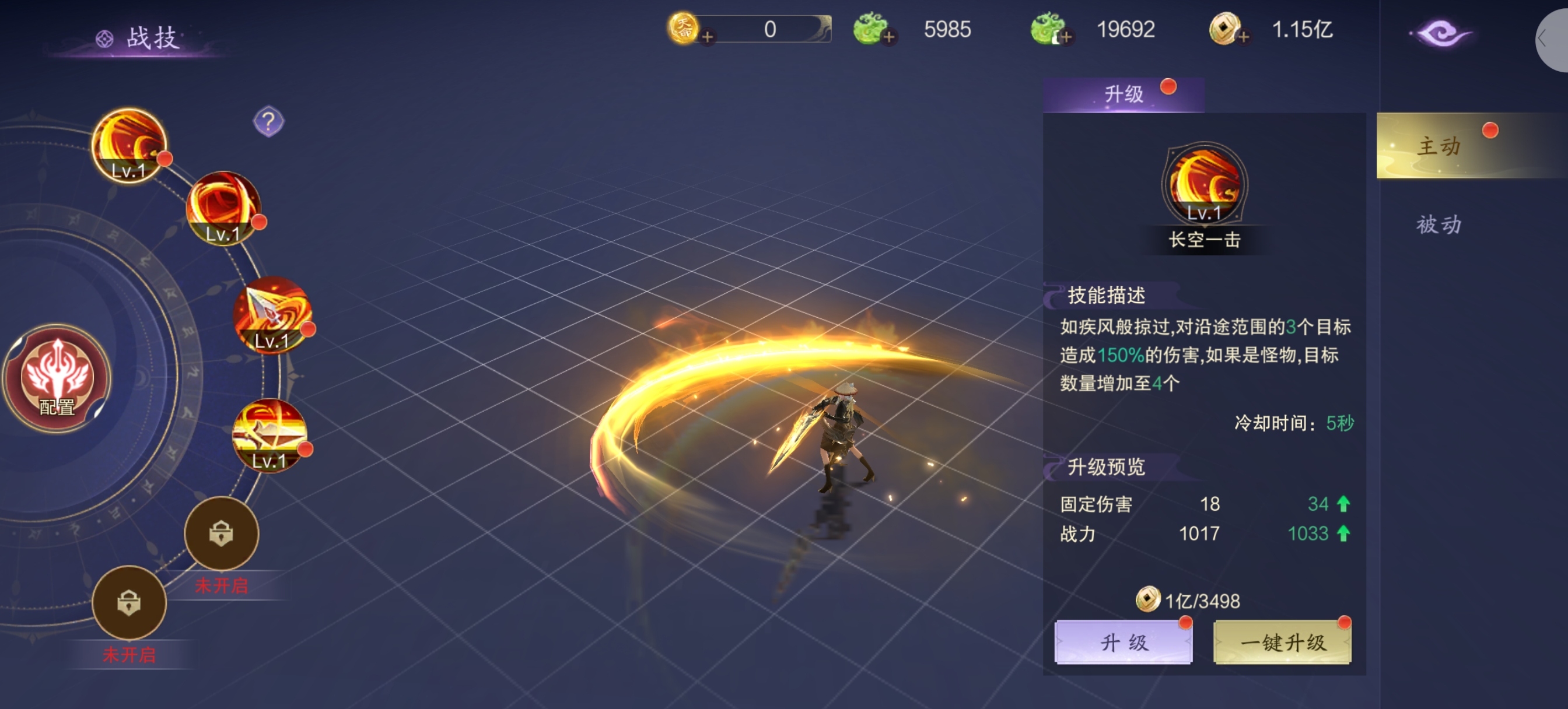The width and height of the screenshot is (1568, 709).
Task: Choose the golden sword slash skill icon
Action: [269, 434]
